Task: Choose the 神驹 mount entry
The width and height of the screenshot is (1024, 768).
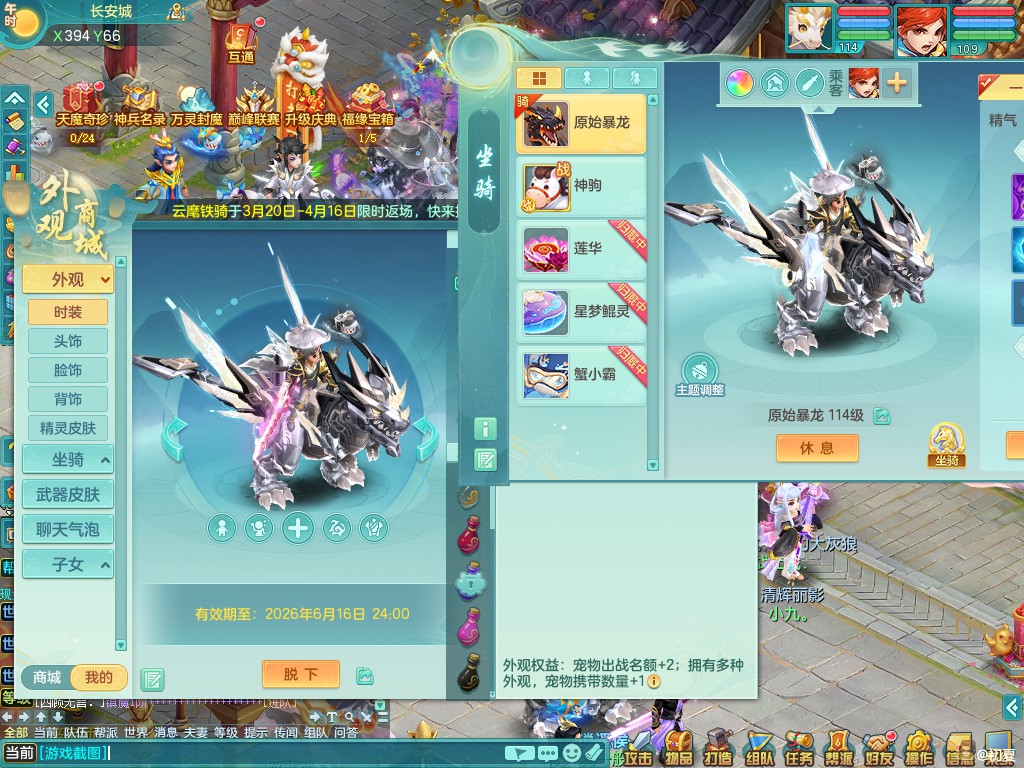Action: coord(581,186)
